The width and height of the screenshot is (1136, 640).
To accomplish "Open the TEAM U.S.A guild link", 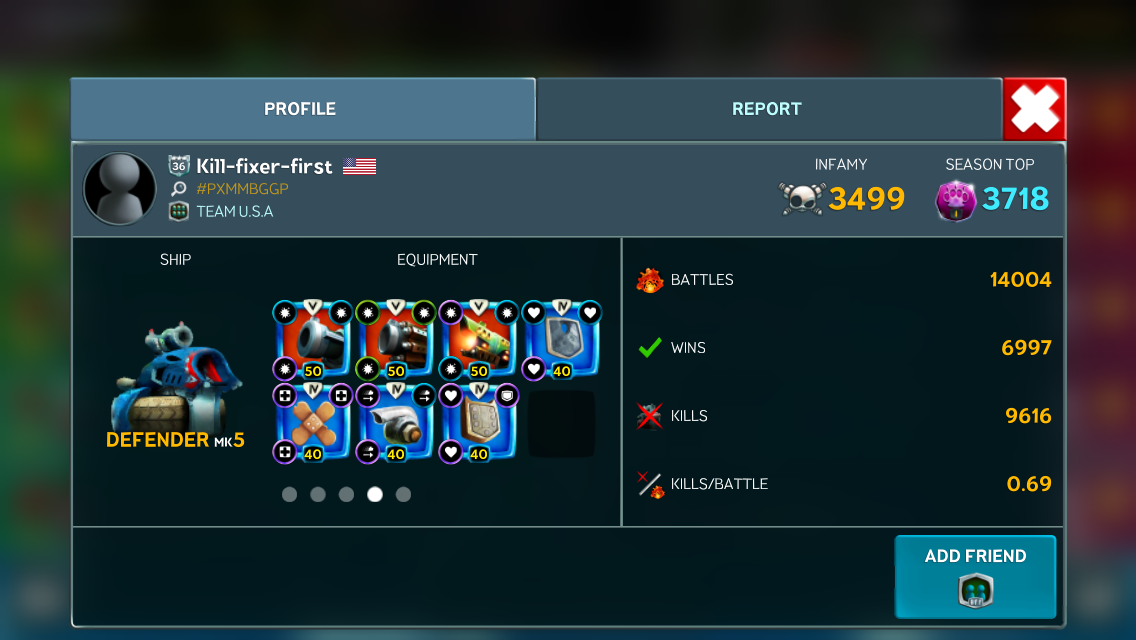I will pyautogui.click(x=234, y=211).
